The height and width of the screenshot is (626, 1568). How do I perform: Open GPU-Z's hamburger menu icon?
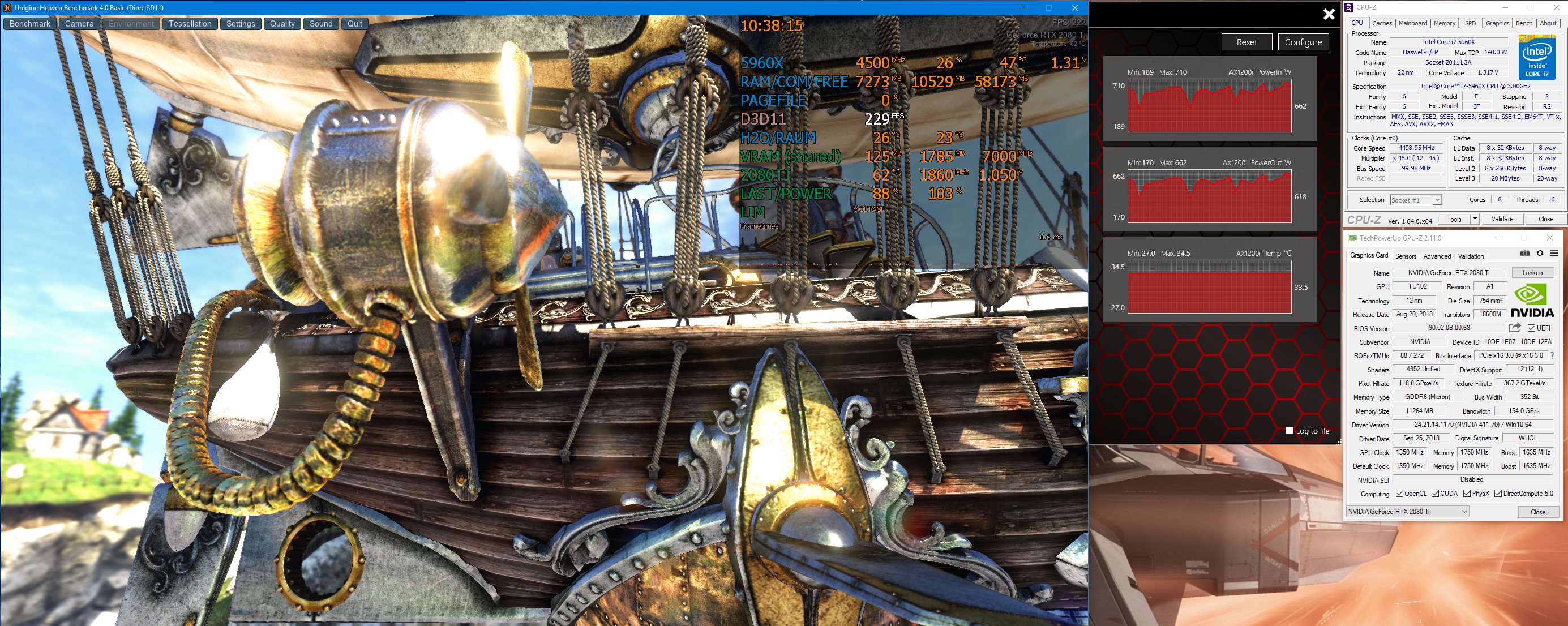[1553, 254]
